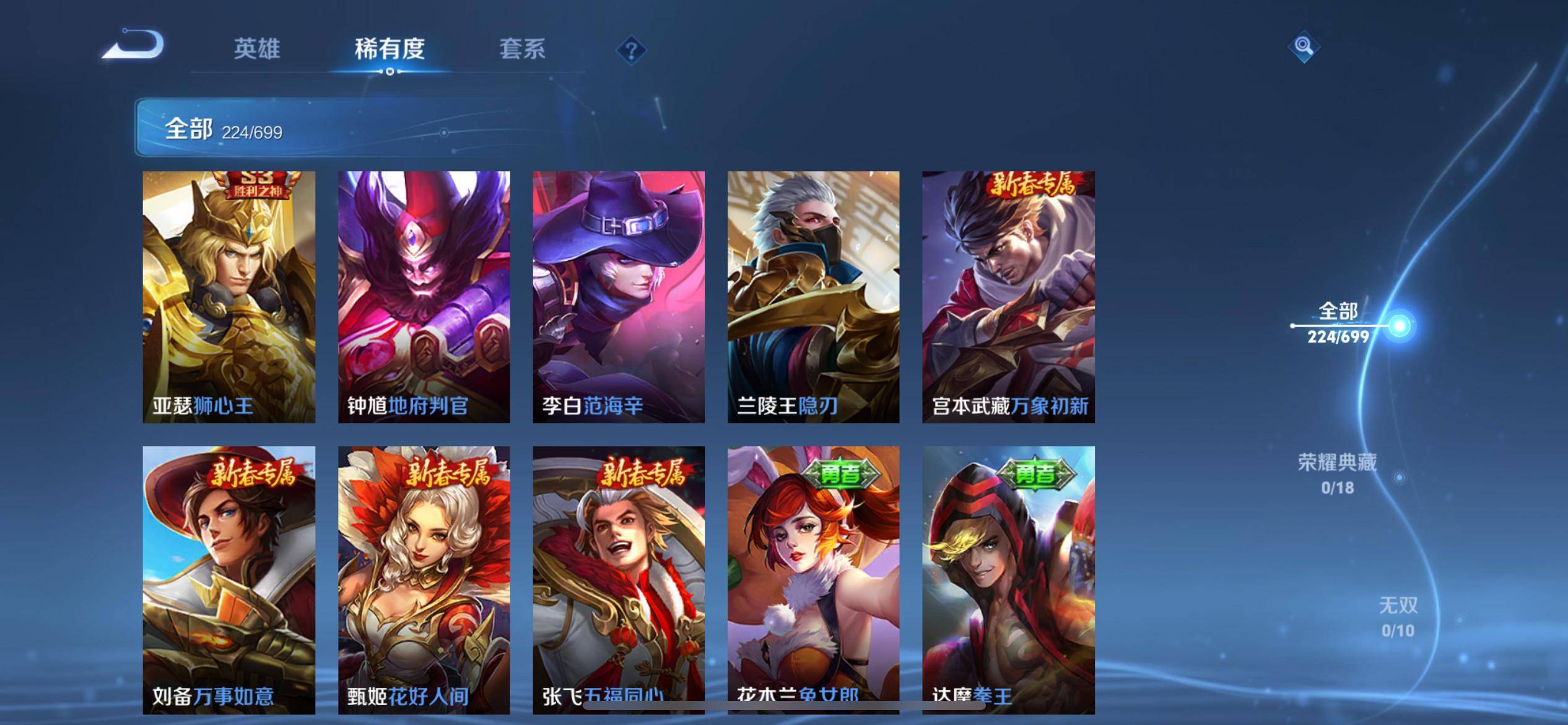The width and height of the screenshot is (1568, 725).
Task: Show help via the question mark icon
Action: click(631, 50)
